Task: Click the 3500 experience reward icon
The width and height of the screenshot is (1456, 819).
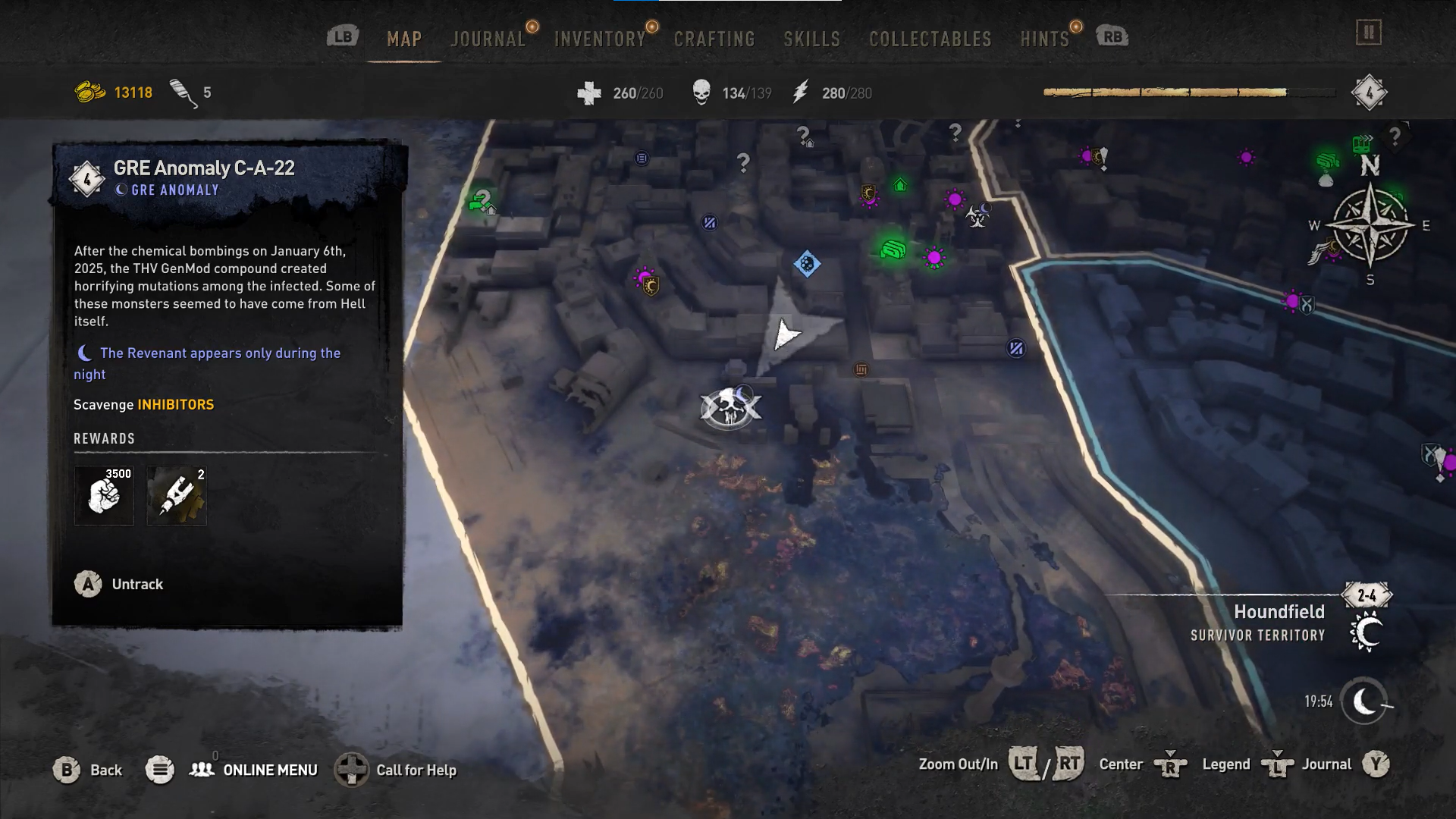Action: [x=104, y=495]
